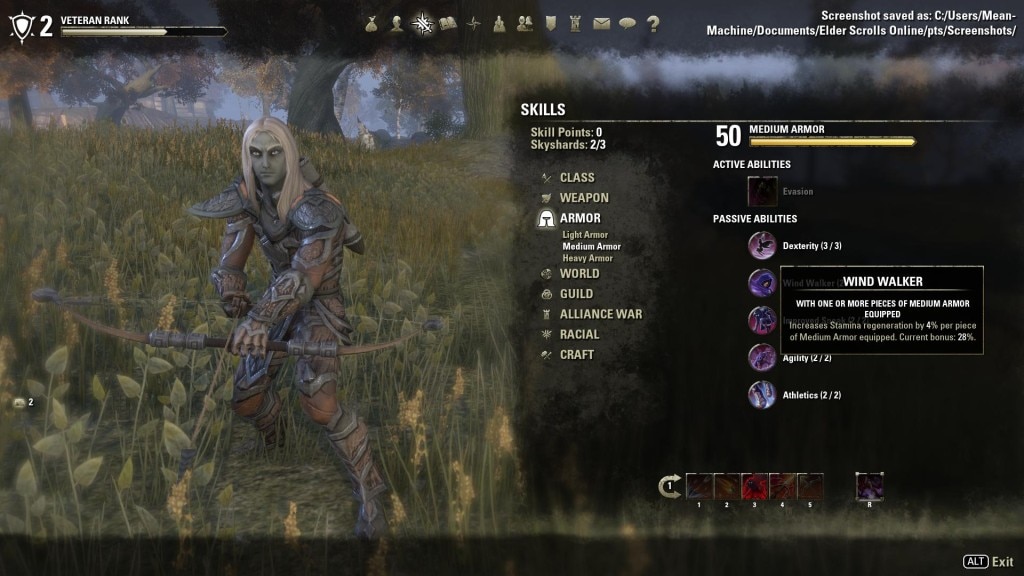The image size is (1024, 576).
Task: Expand the Guild skill category
Action: [x=576, y=294]
